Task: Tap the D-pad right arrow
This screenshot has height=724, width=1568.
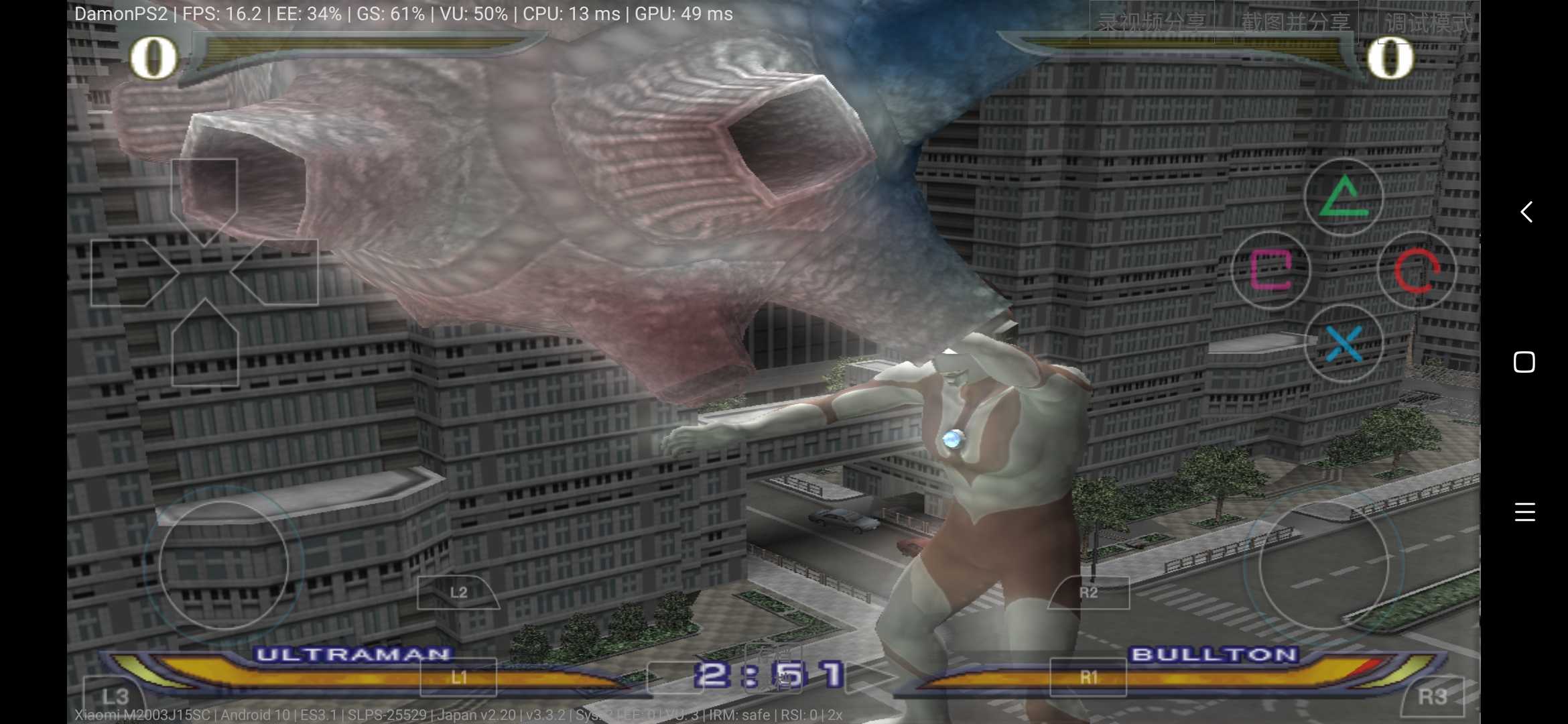Action: [278, 273]
